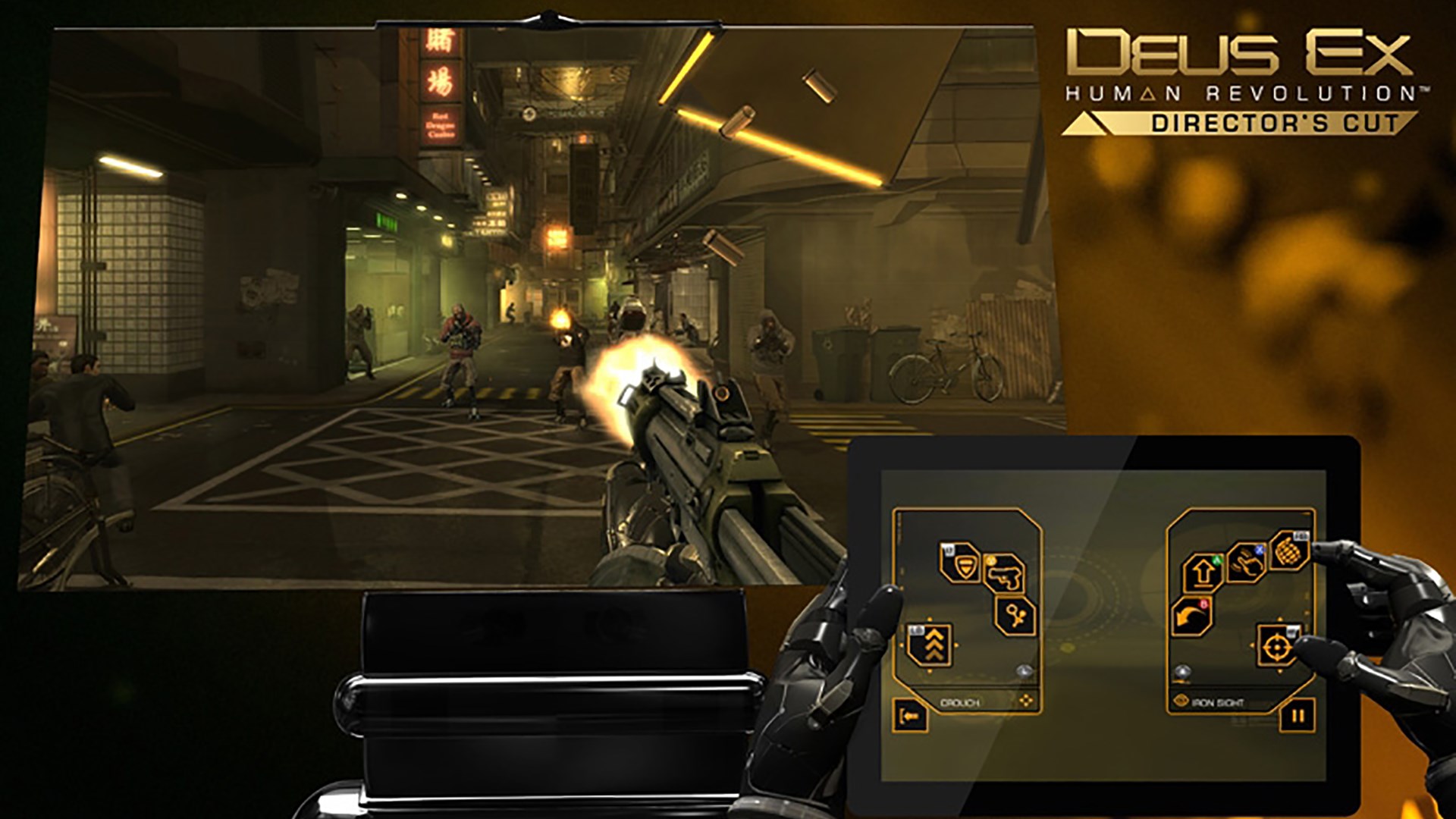Click the IRON SIGHT action label
Image resolution: width=1456 pixels, height=819 pixels.
coord(1218,701)
